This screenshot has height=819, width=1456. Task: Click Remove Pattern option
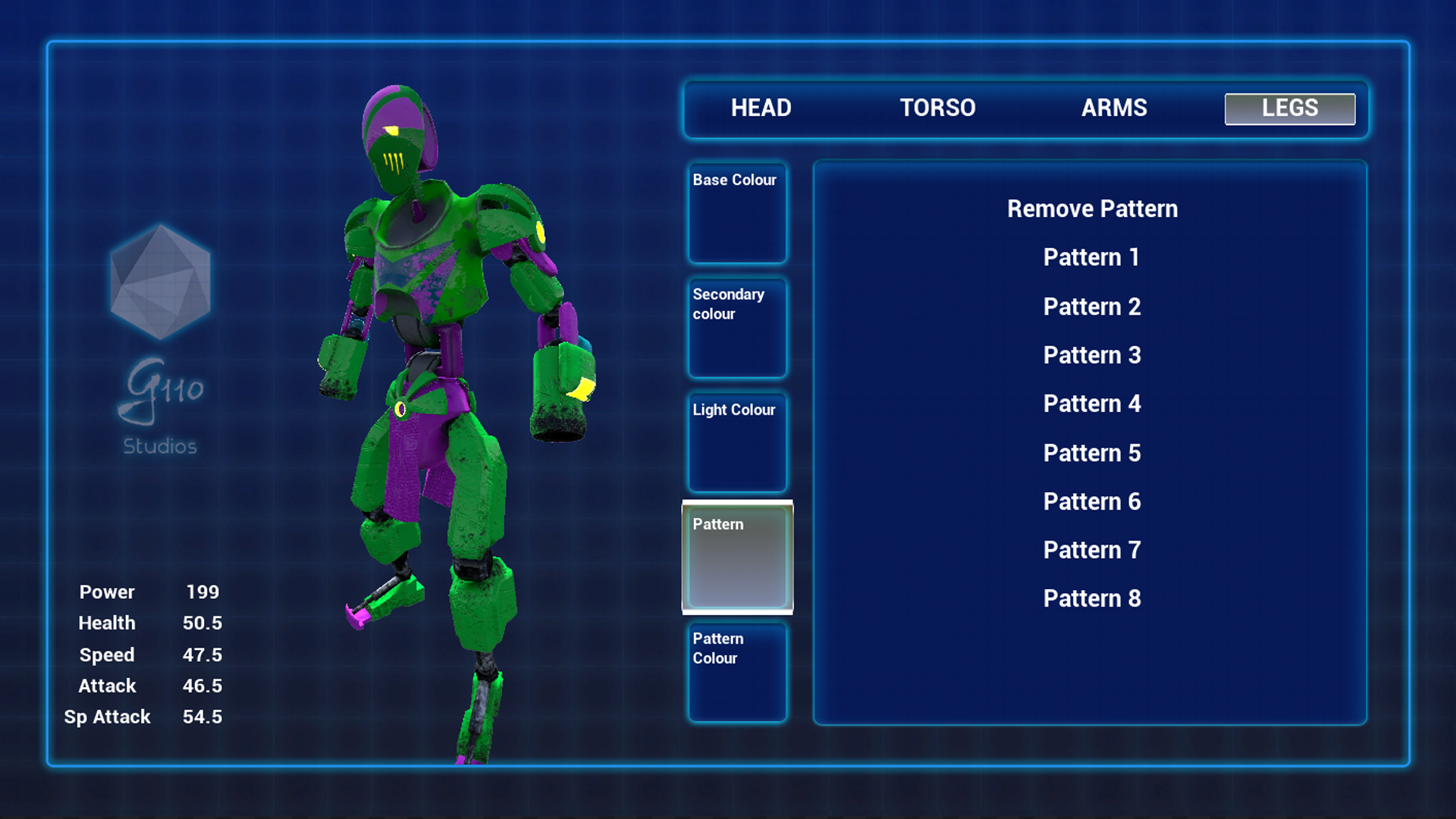tap(1091, 209)
